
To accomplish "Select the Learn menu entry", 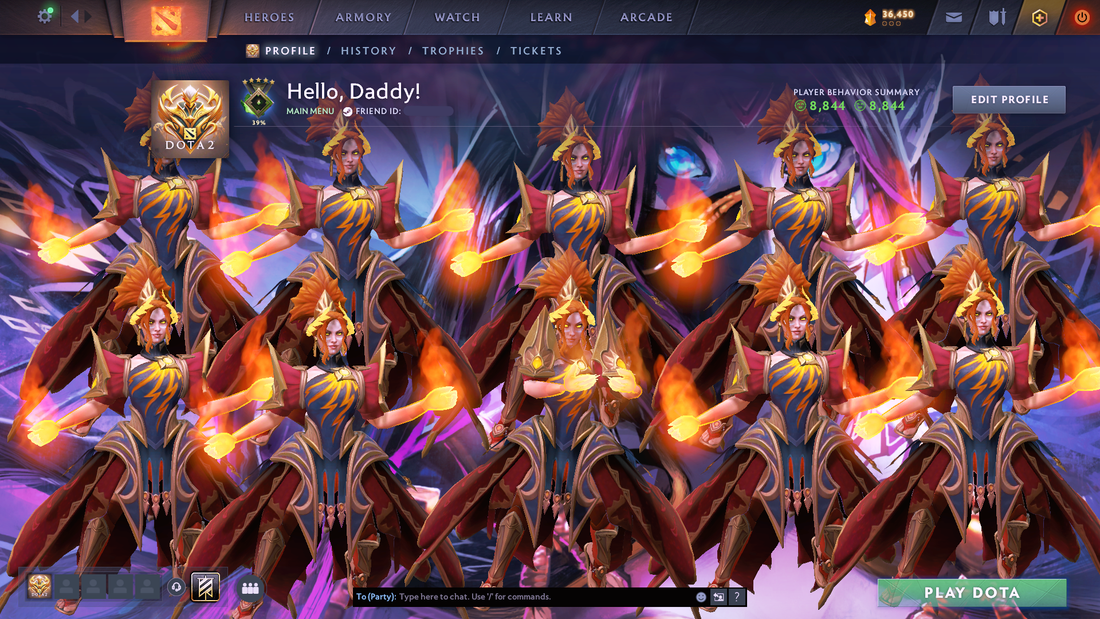I will pyautogui.click(x=551, y=17).
